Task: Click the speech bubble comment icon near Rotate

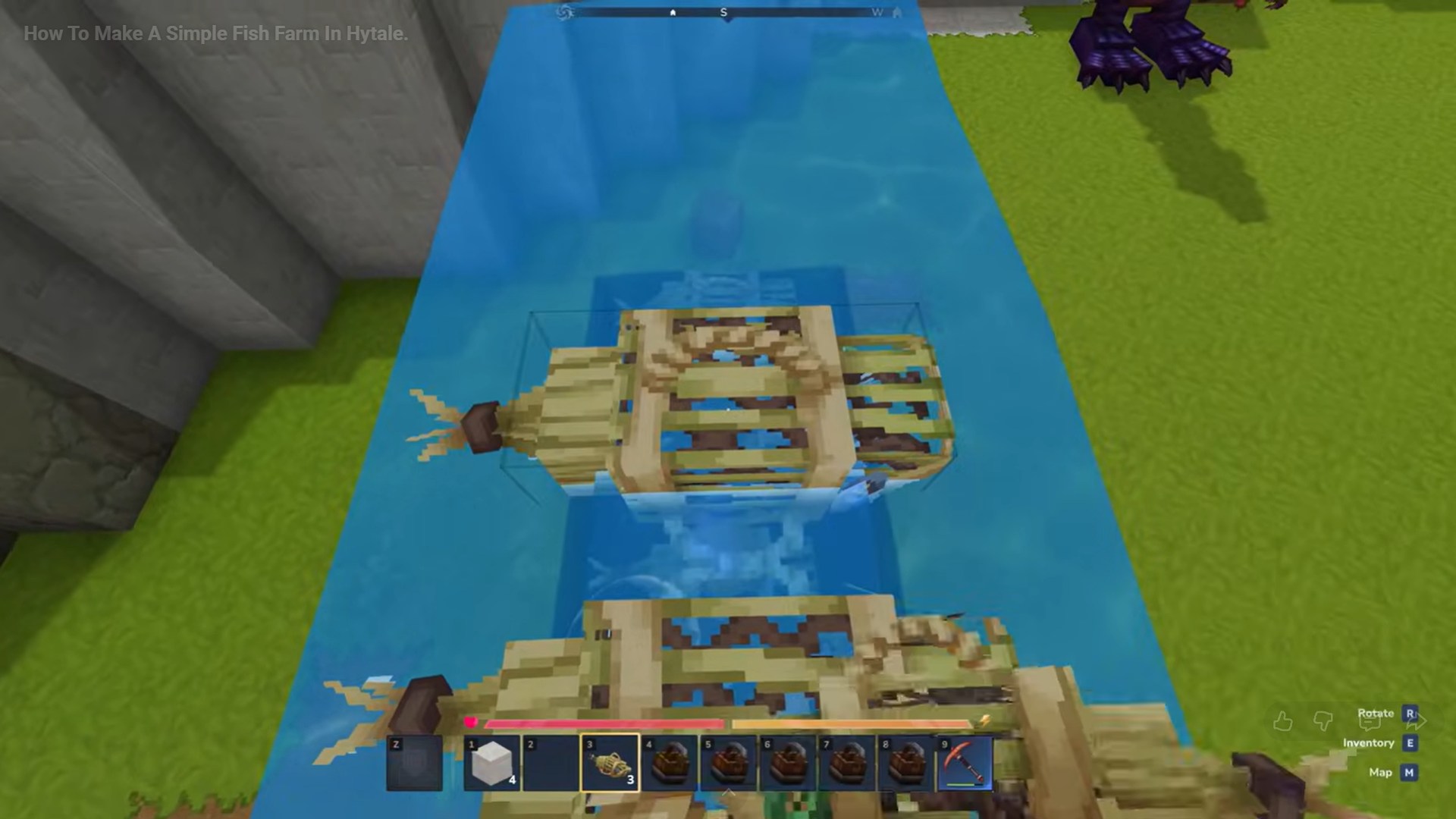Action: click(x=1370, y=722)
